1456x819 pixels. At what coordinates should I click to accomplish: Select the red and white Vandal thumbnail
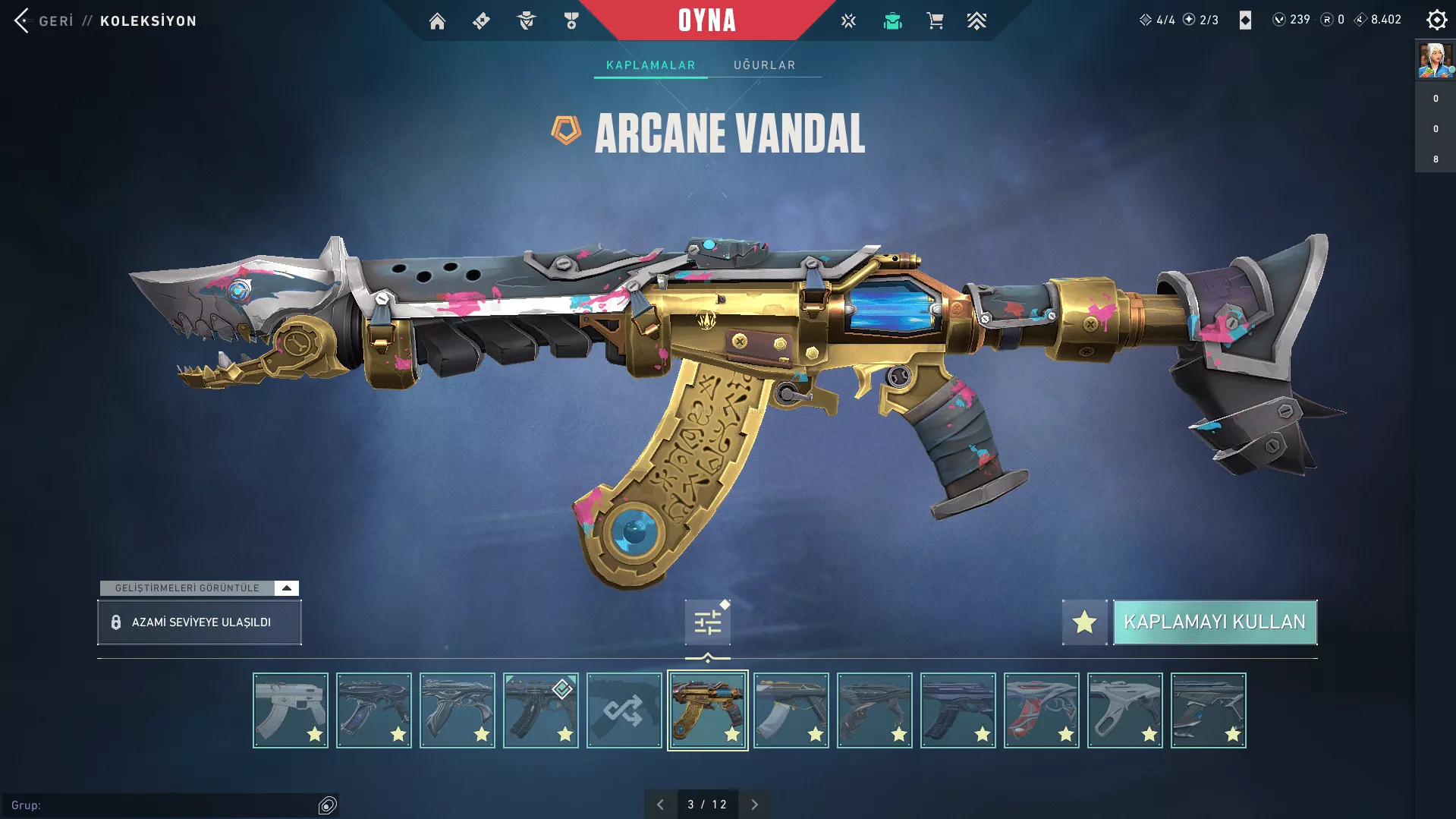click(1041, 710)
